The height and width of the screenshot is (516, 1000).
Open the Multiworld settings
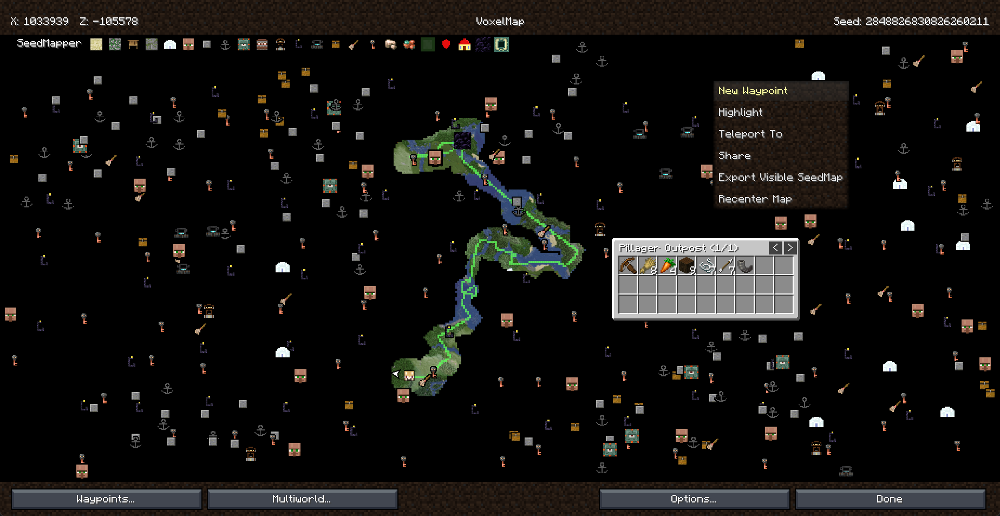[302, 498]
